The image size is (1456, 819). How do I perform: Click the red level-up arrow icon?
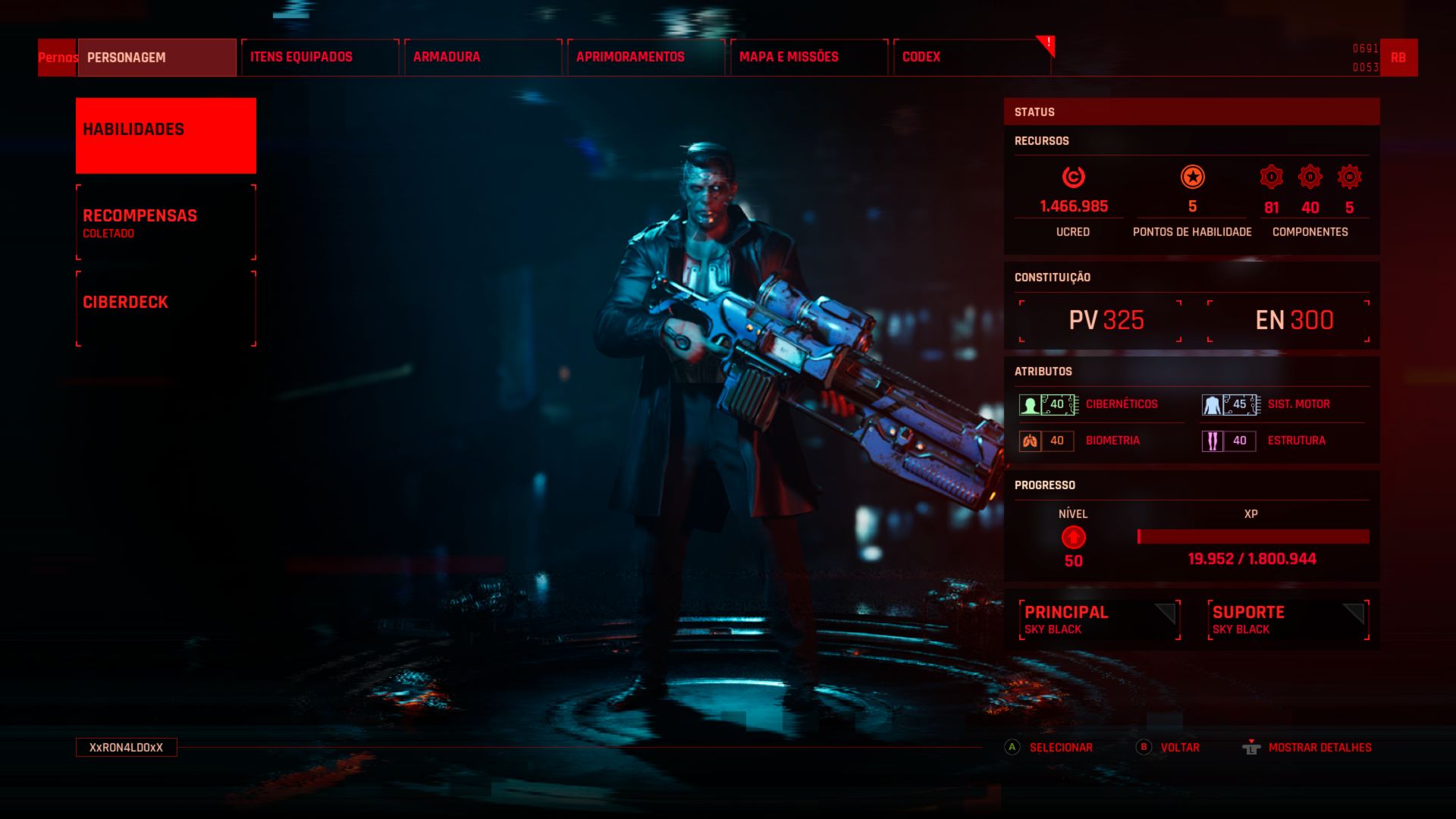pos(1073,538)
